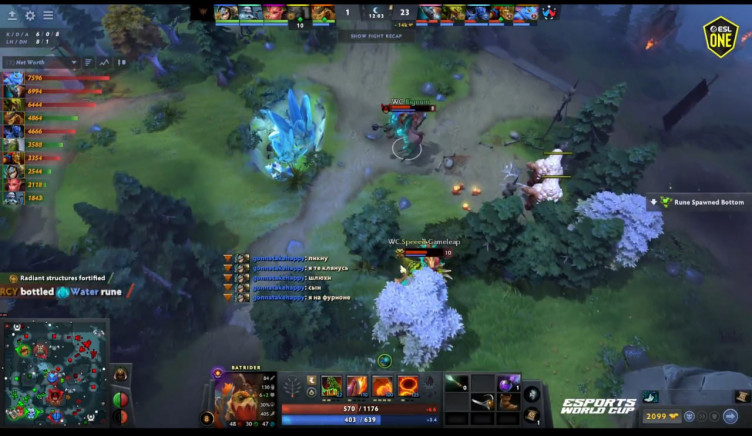Open the hamburger main menu

[x=48, y=15]
